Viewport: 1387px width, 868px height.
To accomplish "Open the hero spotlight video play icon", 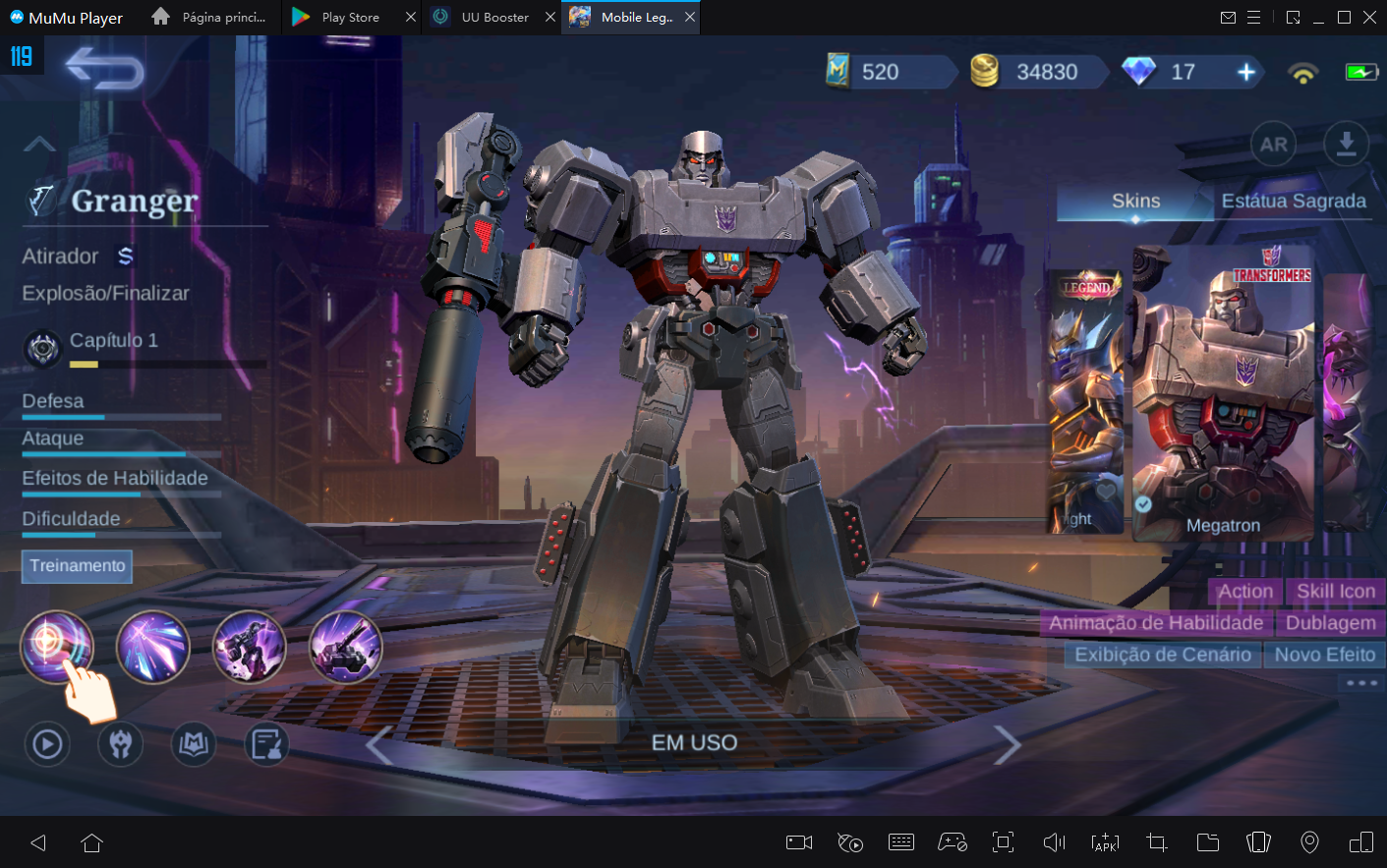I will click(x=46, y=744).
